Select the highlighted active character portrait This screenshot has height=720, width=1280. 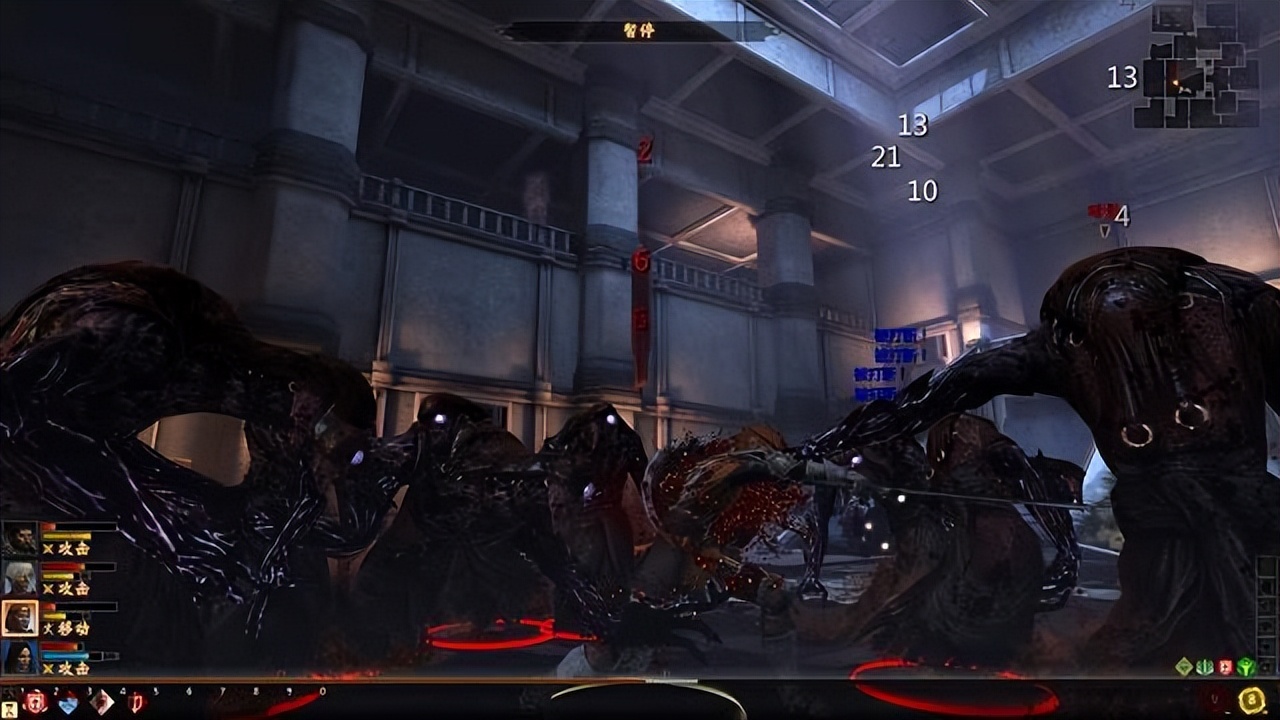(19, 618)
